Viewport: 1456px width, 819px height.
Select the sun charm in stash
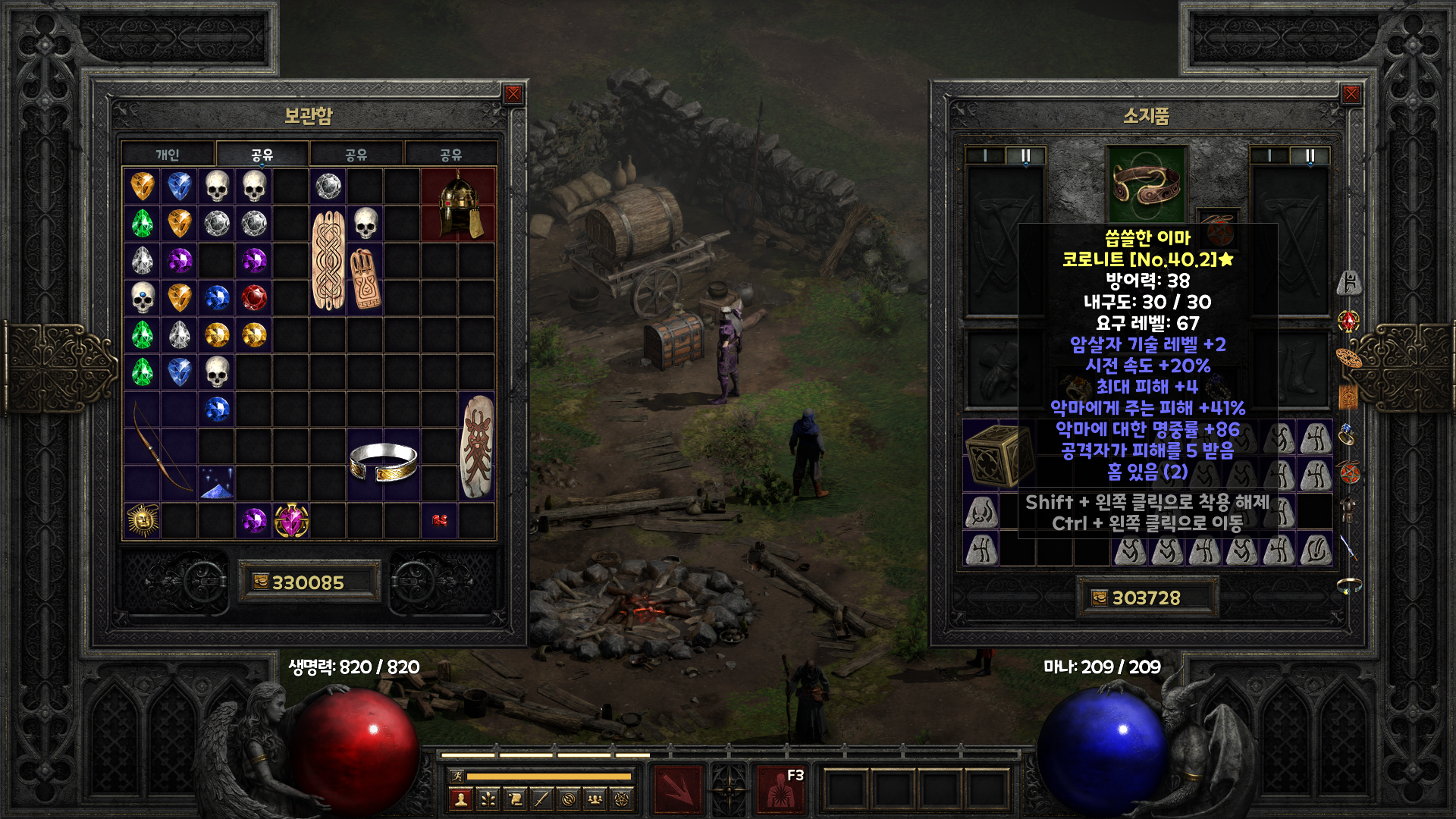coord(143,520)
